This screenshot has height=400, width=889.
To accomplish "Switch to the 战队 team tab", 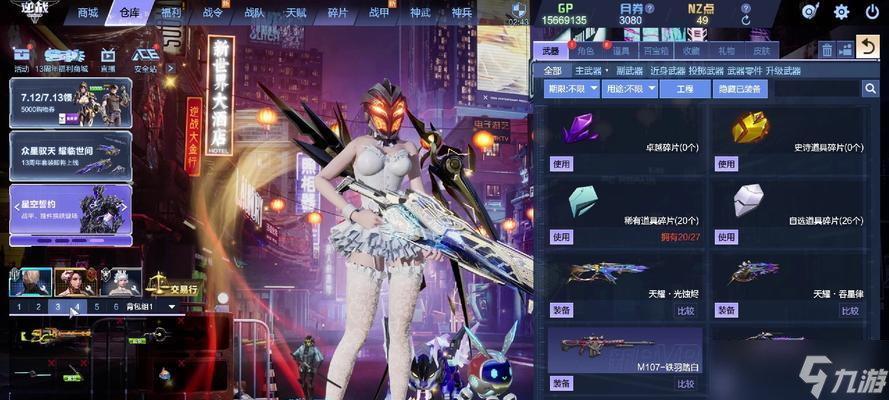I will [254, 13].
